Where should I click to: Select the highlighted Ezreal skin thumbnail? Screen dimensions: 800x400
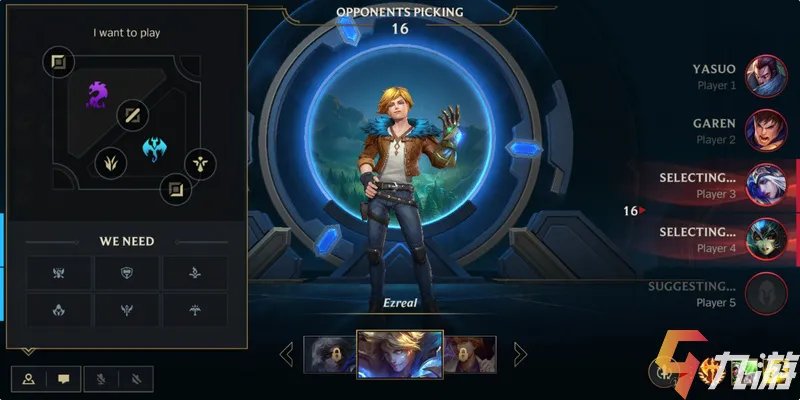click(x=400, y=354)
